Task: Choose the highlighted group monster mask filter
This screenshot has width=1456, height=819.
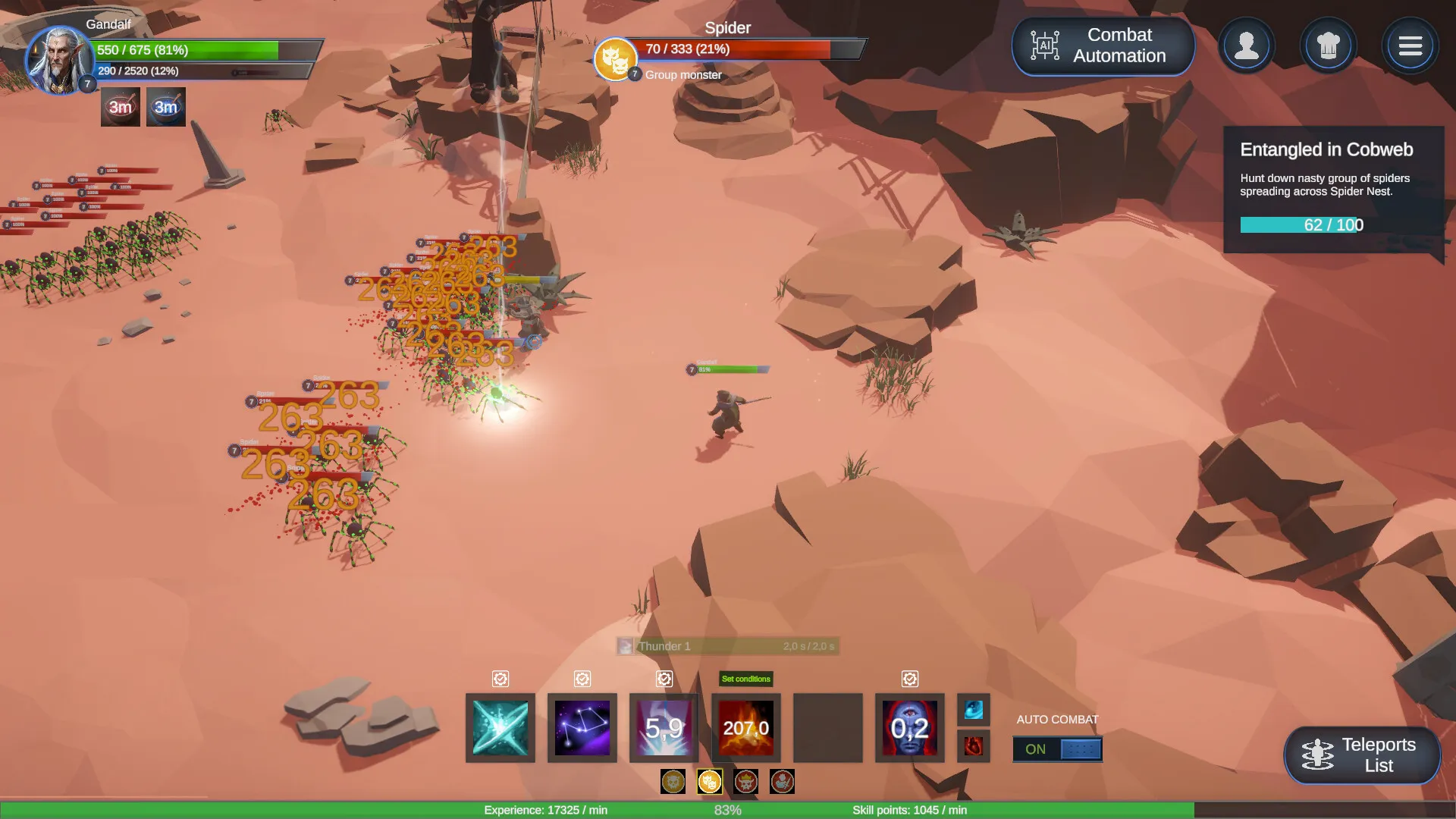Action: pyautogui.click(x=709, y=781)
